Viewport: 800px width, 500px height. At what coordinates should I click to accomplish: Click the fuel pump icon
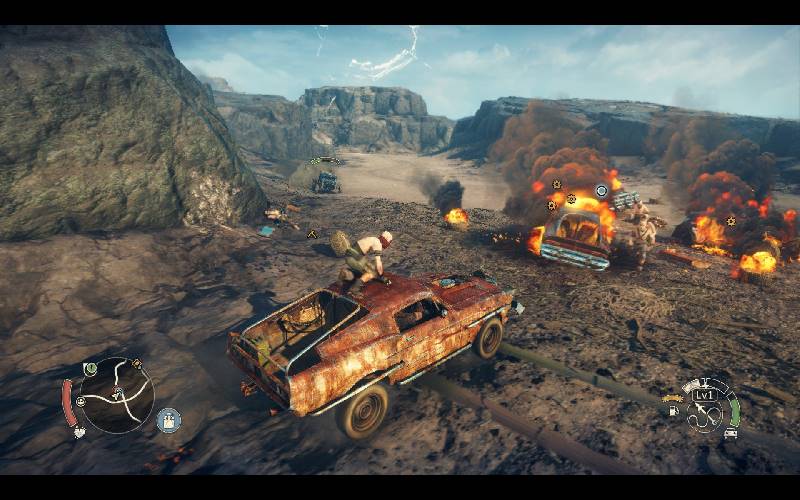[x=673, y=410]
